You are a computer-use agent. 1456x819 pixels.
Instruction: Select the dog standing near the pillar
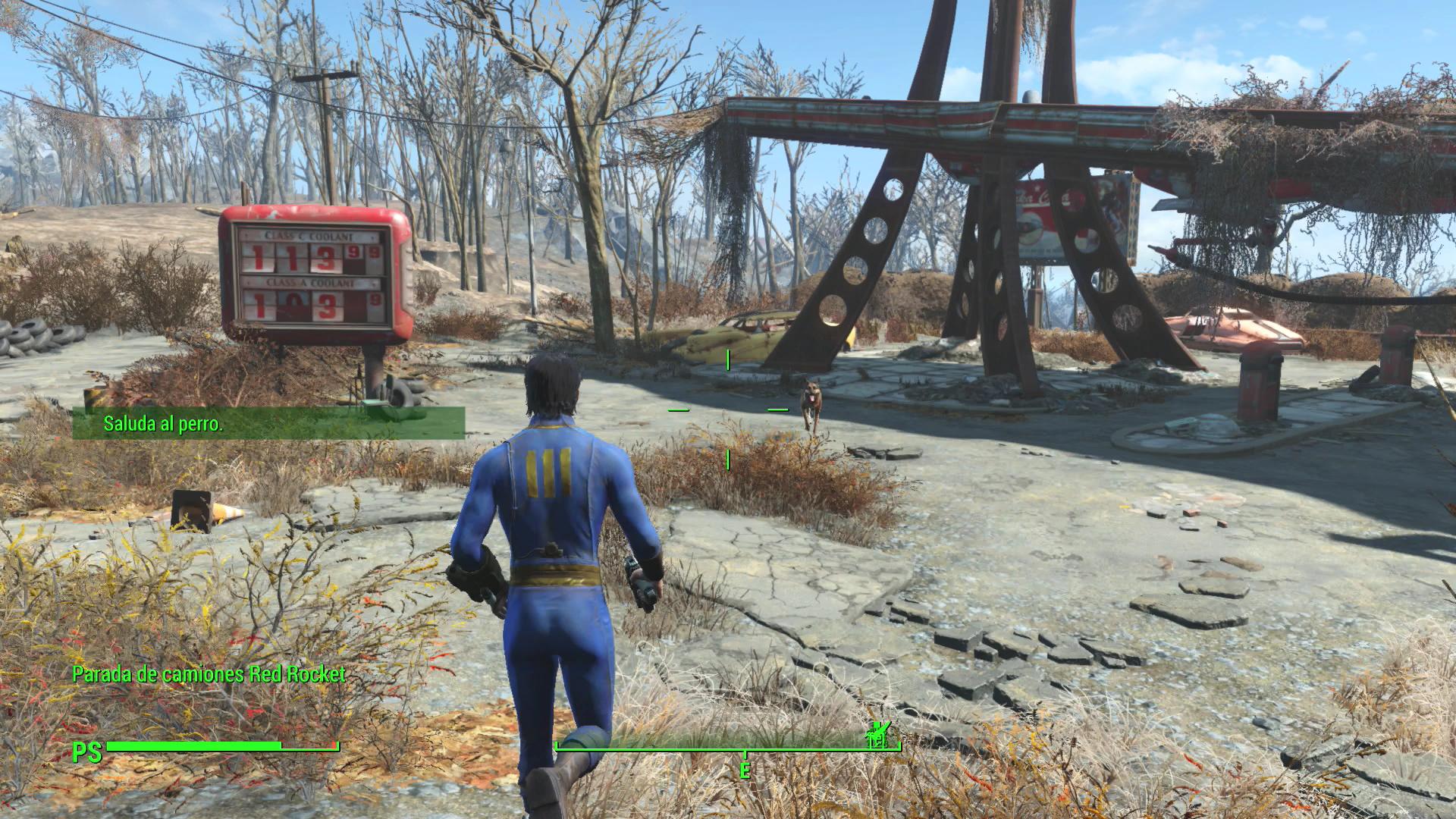(x=811, y=402)
